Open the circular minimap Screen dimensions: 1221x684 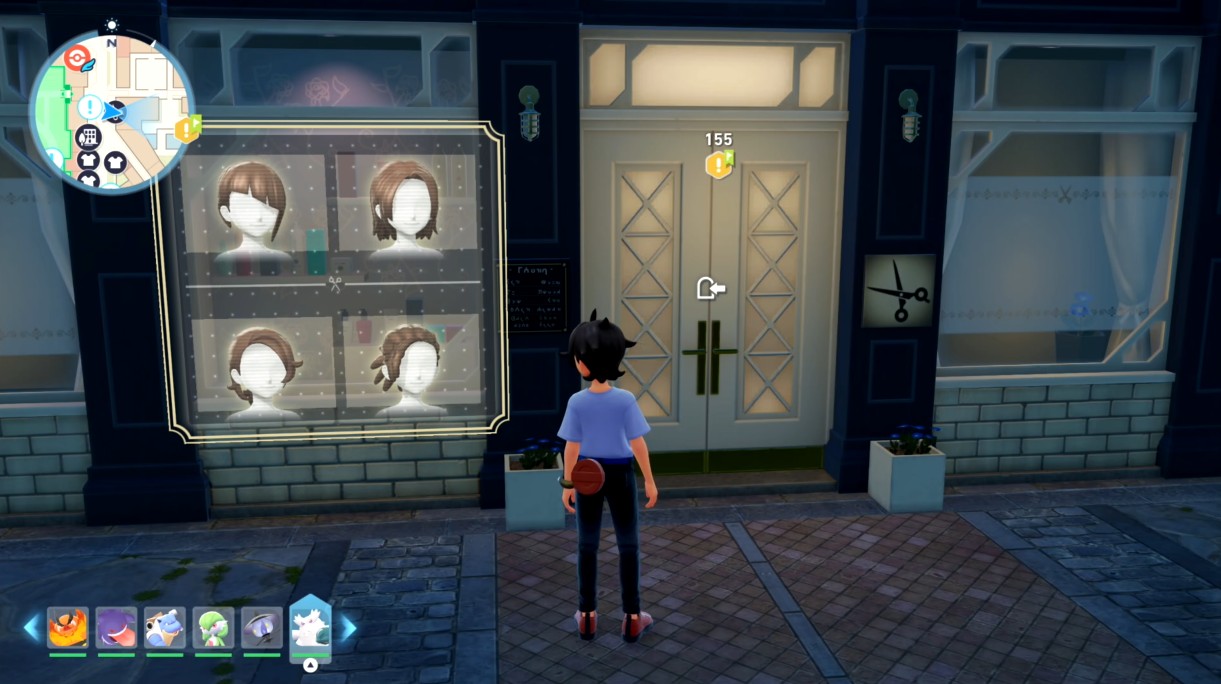point(111,111)
